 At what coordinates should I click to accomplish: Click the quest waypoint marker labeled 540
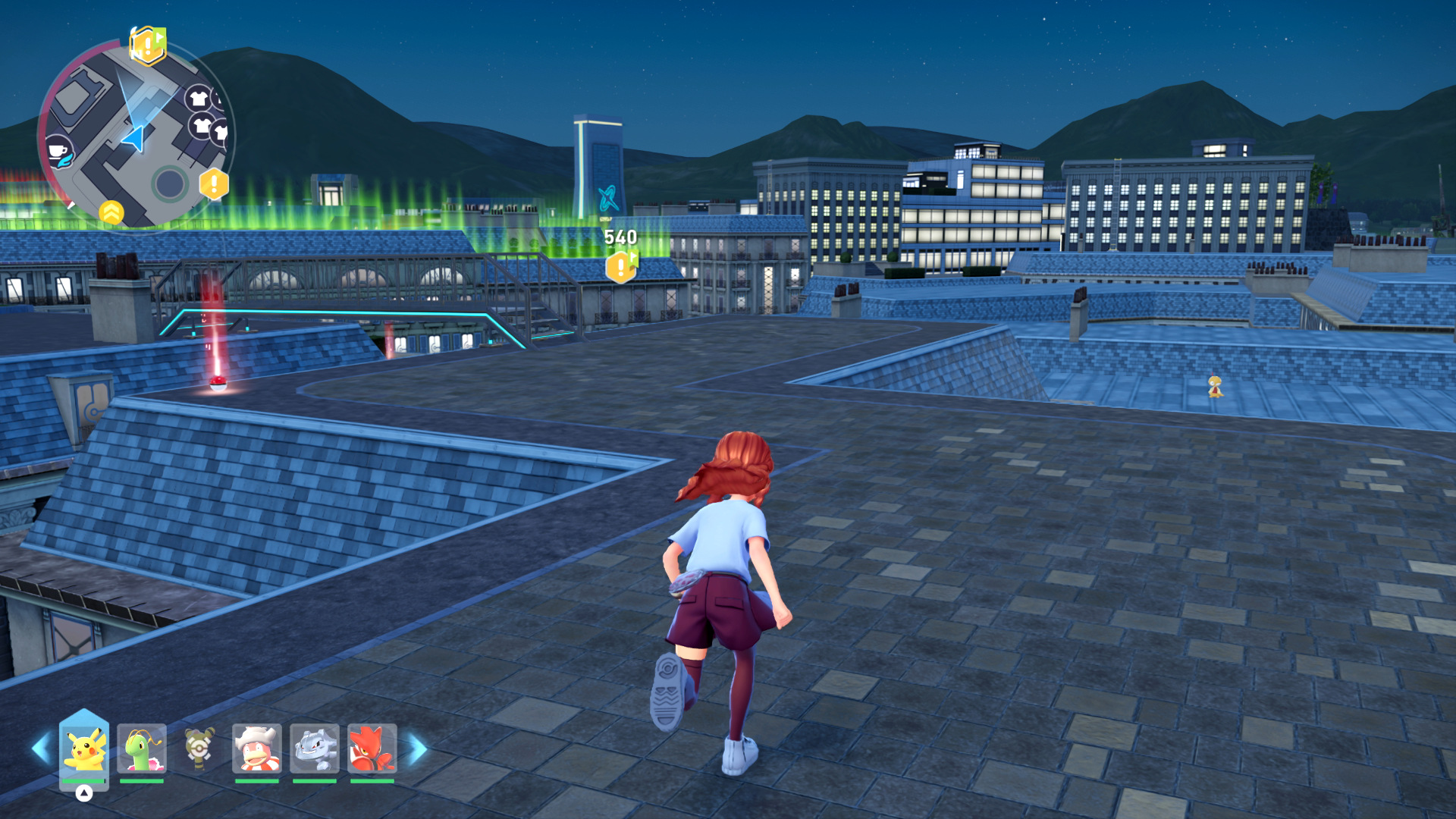(621, 266)
